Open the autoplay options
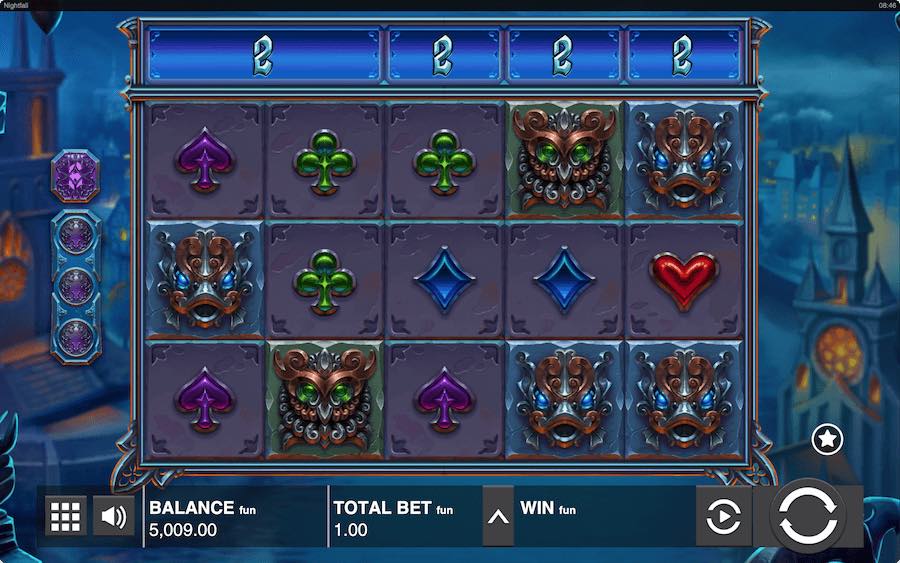Screen dimensions: 900x563 (723, 517)
